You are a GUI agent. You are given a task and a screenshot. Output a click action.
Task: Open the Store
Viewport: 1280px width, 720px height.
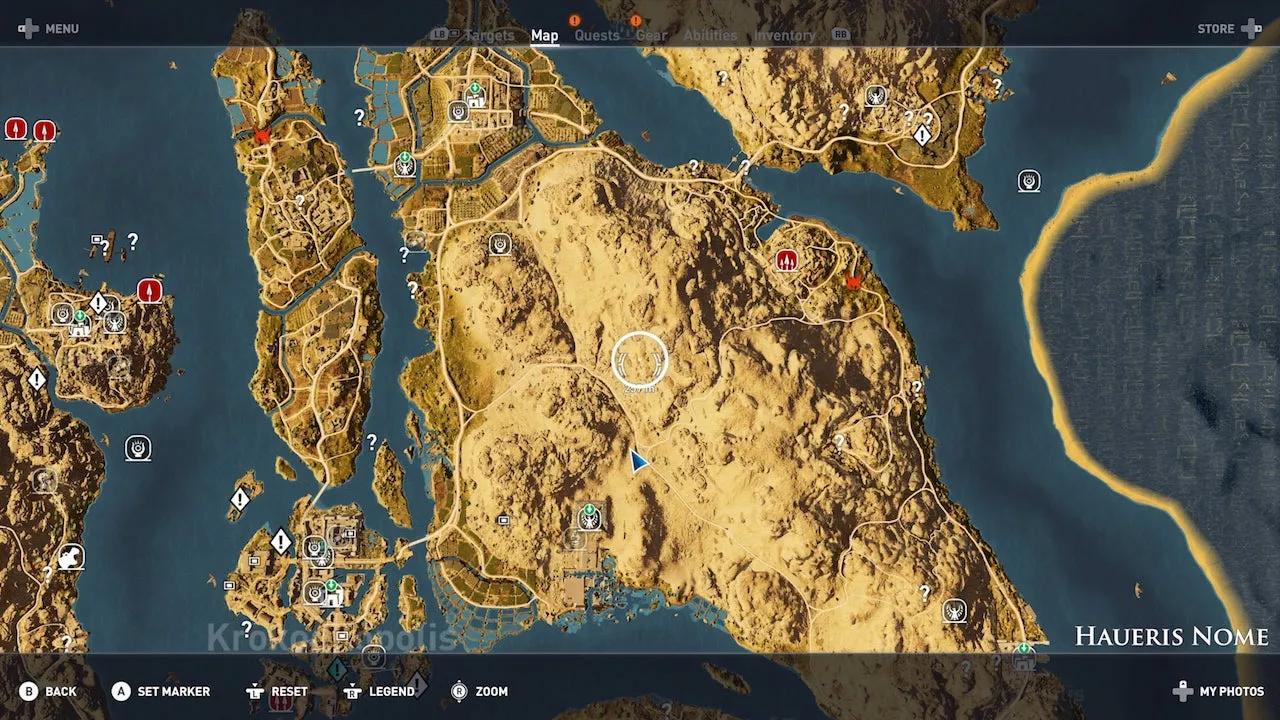[1228, 29]
